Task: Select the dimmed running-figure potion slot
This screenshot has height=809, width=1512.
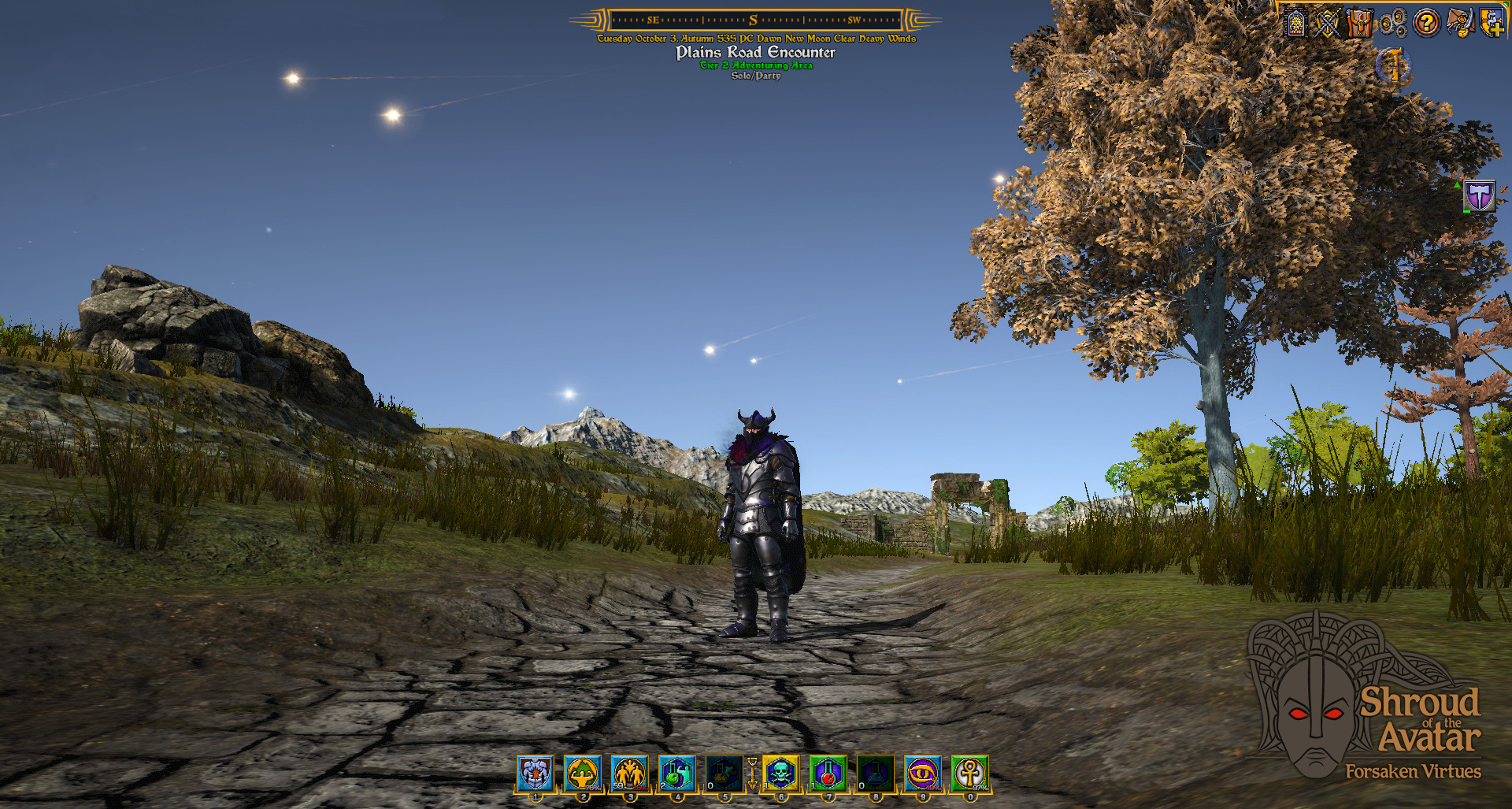Action: pyautogui.click(x=724, y=774)
